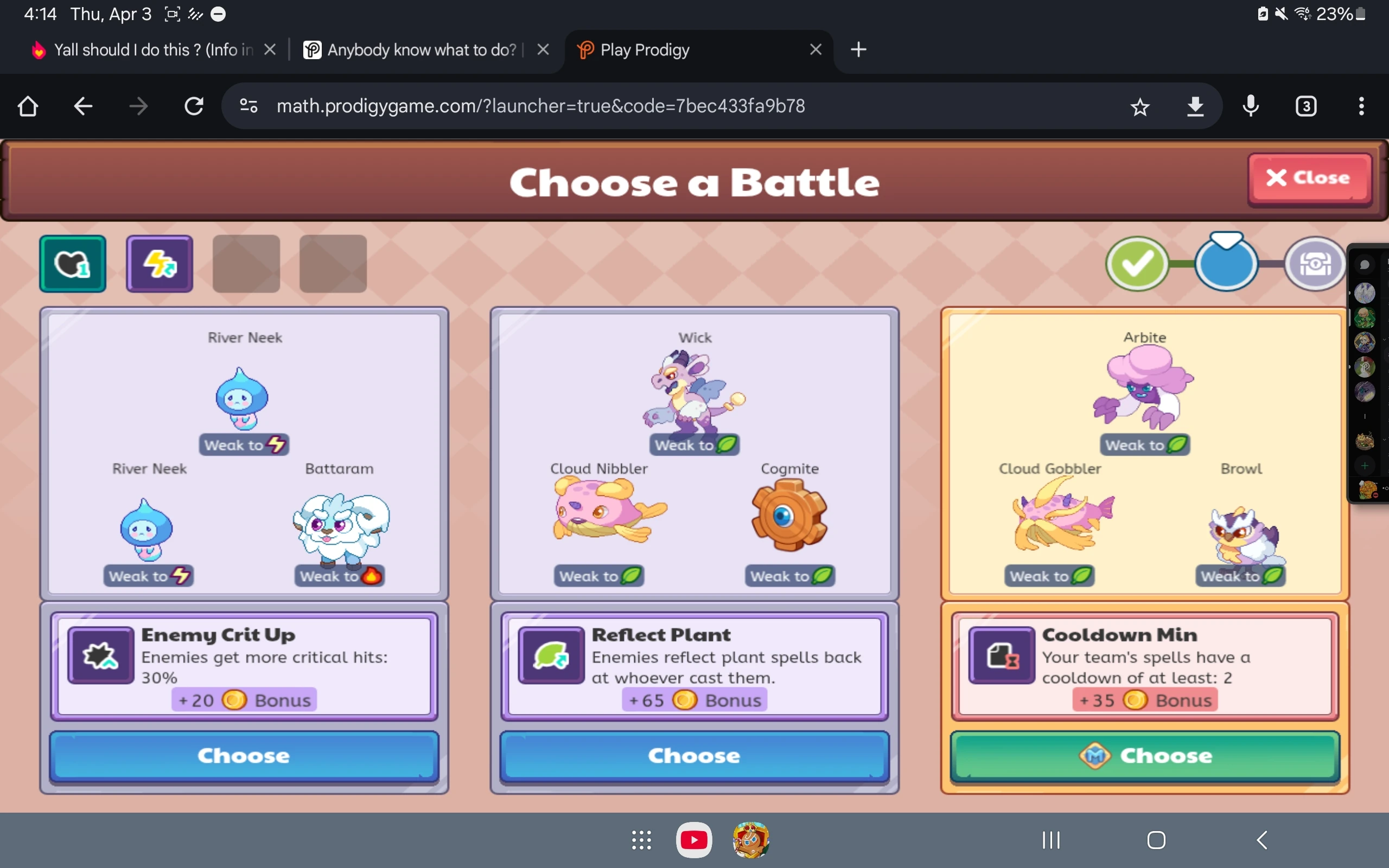Toggle the bookmark star for this page

tap(1140, 106)
